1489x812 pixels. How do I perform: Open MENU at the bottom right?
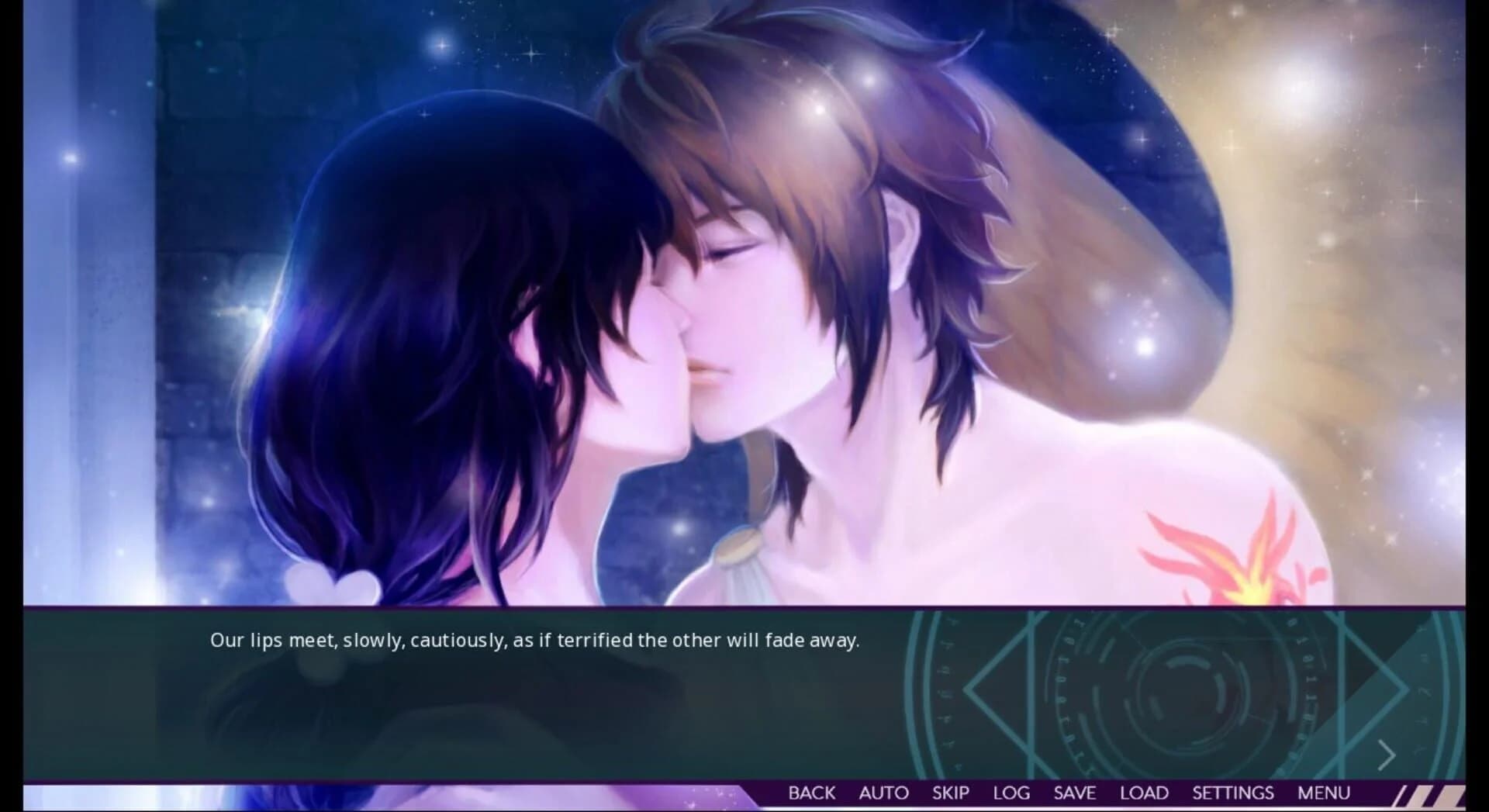coord(1324,793)
